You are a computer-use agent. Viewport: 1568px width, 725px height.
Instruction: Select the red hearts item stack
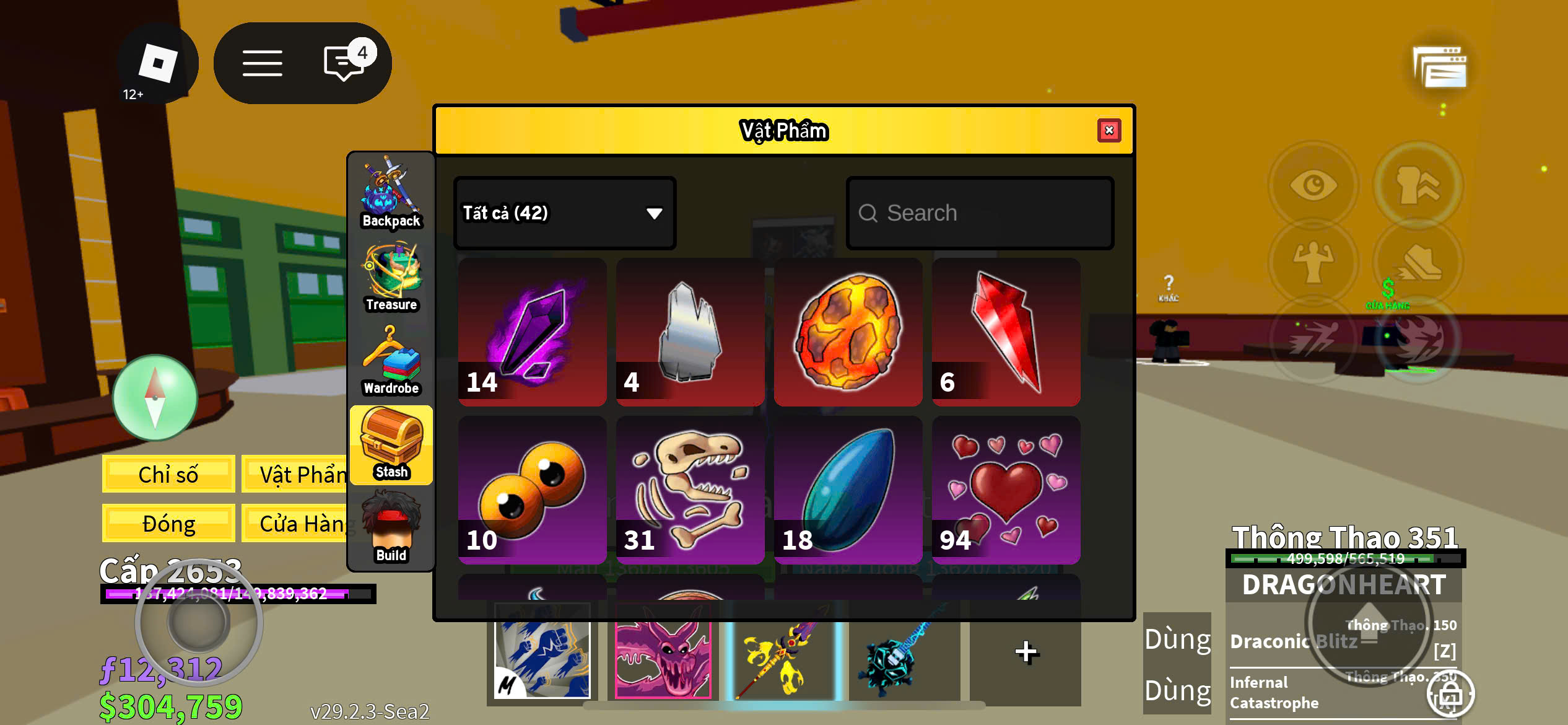point(1006,490)
